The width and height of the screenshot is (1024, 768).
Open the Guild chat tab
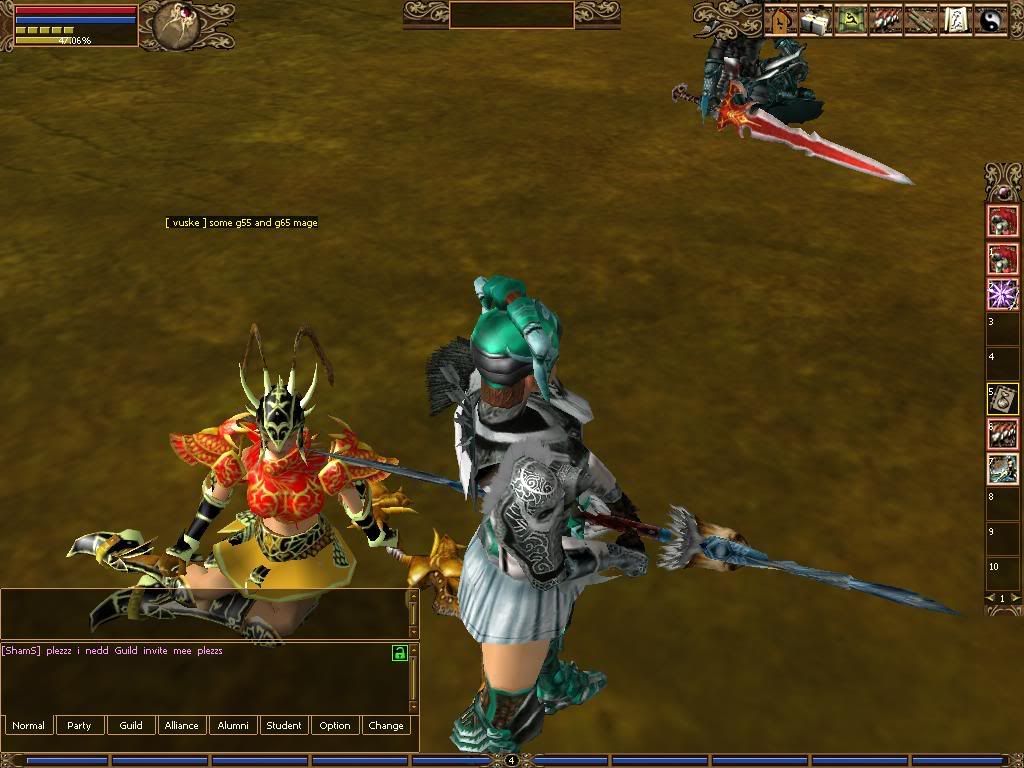pos(131,725)
